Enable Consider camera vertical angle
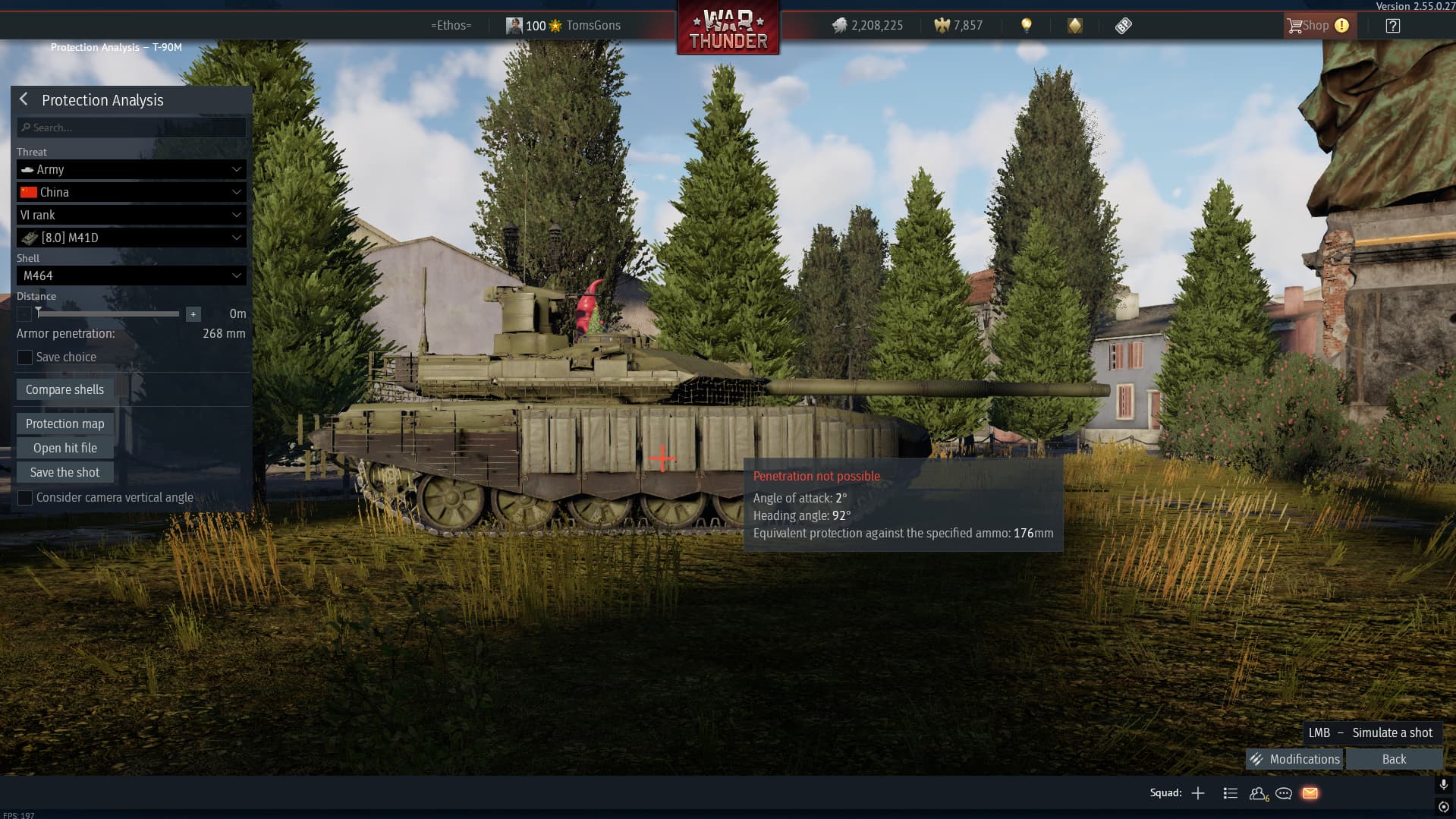Screen dimensions: 1456x819 coord(25,498)
